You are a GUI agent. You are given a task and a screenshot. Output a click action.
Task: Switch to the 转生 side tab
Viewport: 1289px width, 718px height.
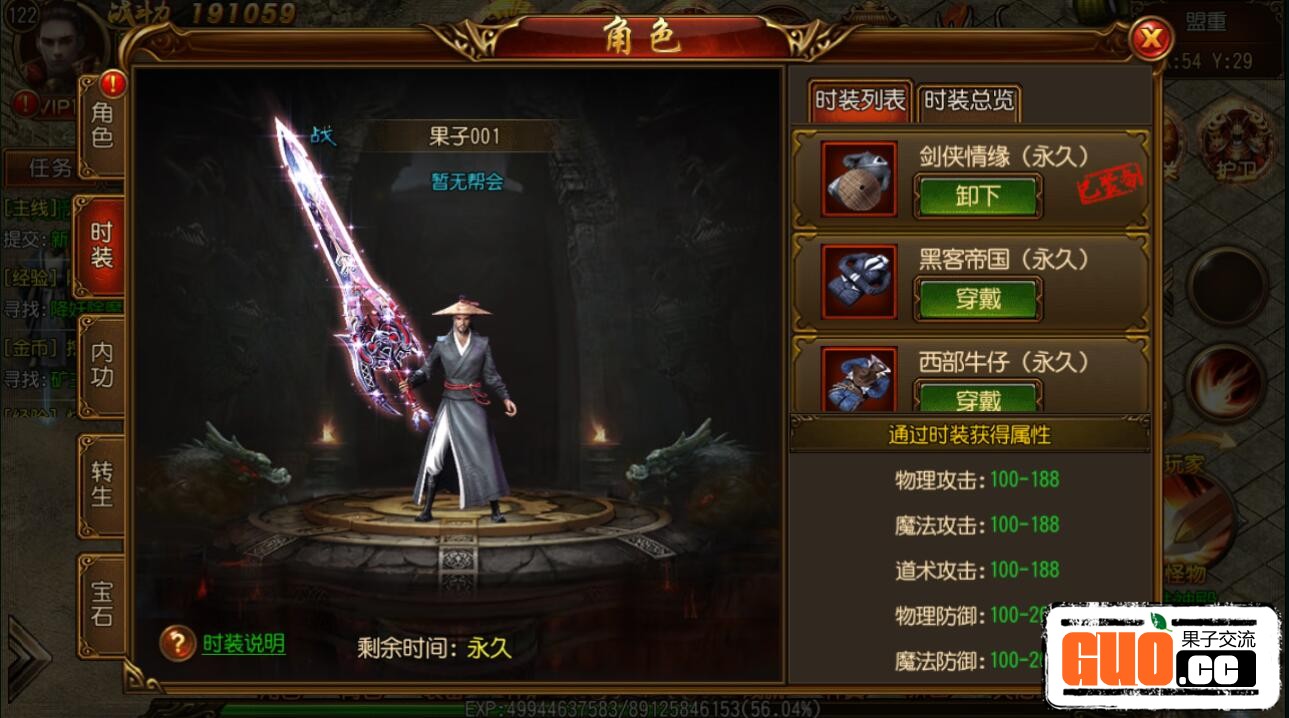pyautogui.click(x=102, y=483)
